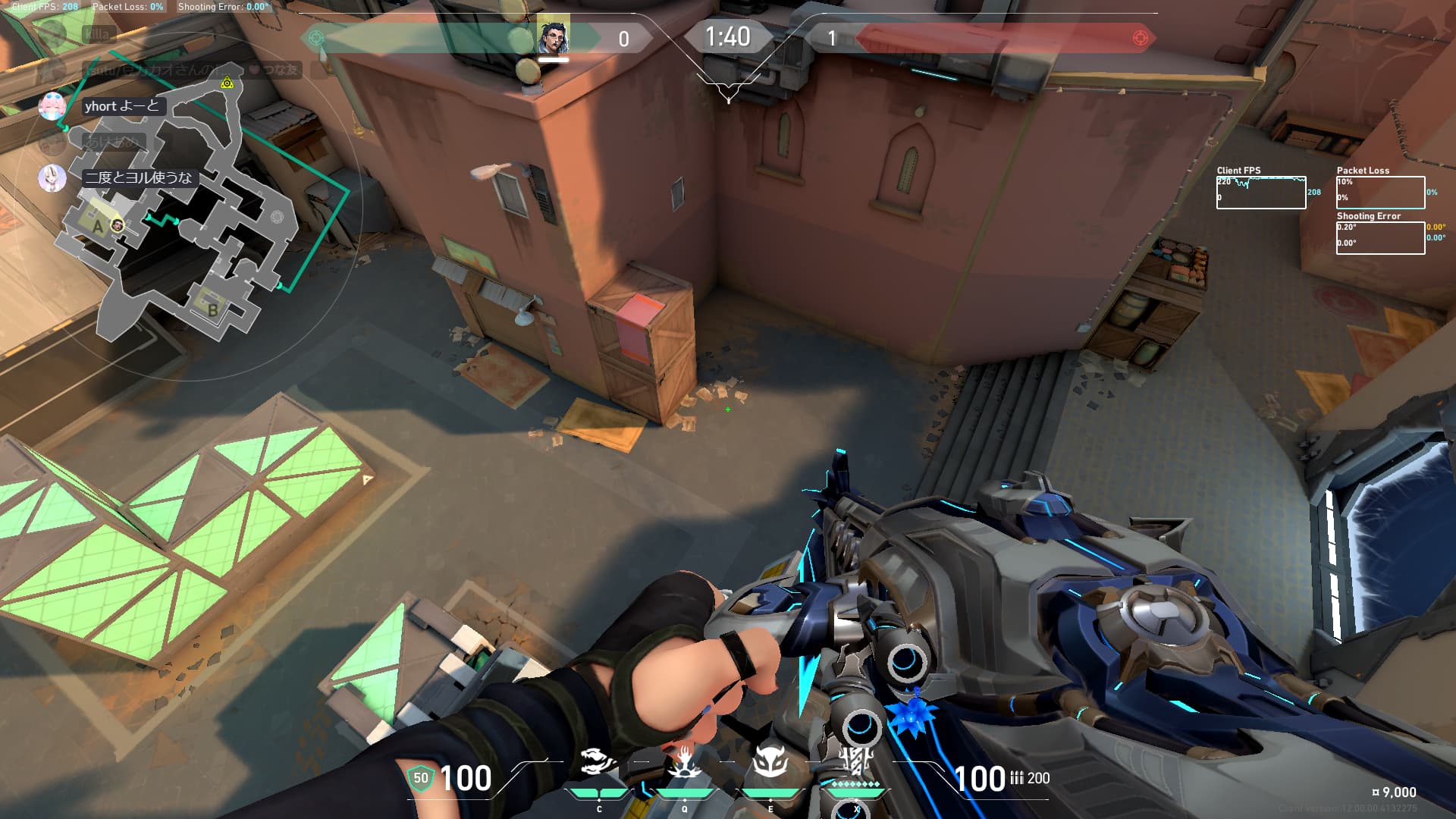Click the pink-haired avatar beside the yhort message

point(52,106)
